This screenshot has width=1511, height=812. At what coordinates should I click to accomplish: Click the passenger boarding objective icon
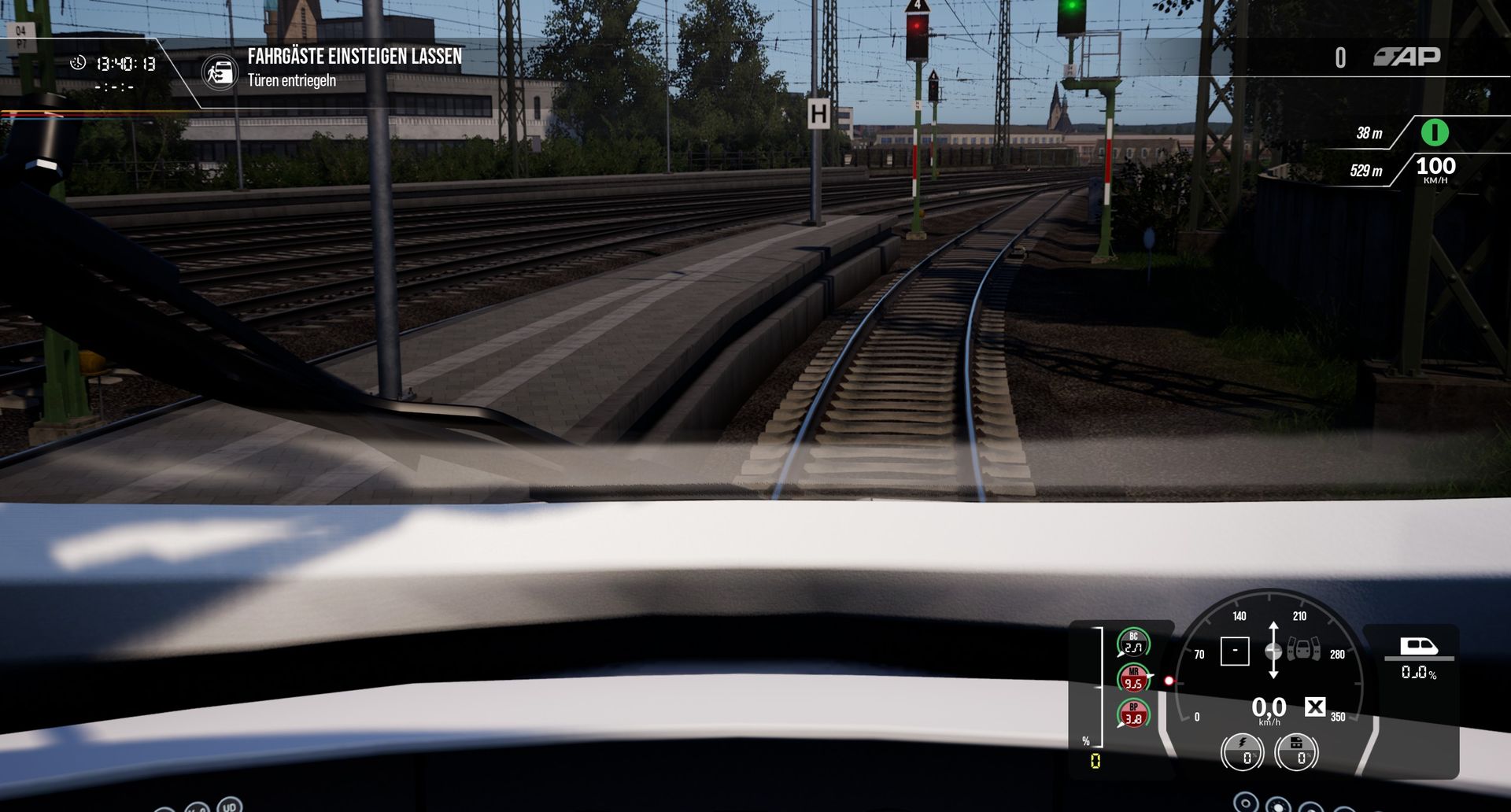220,72
